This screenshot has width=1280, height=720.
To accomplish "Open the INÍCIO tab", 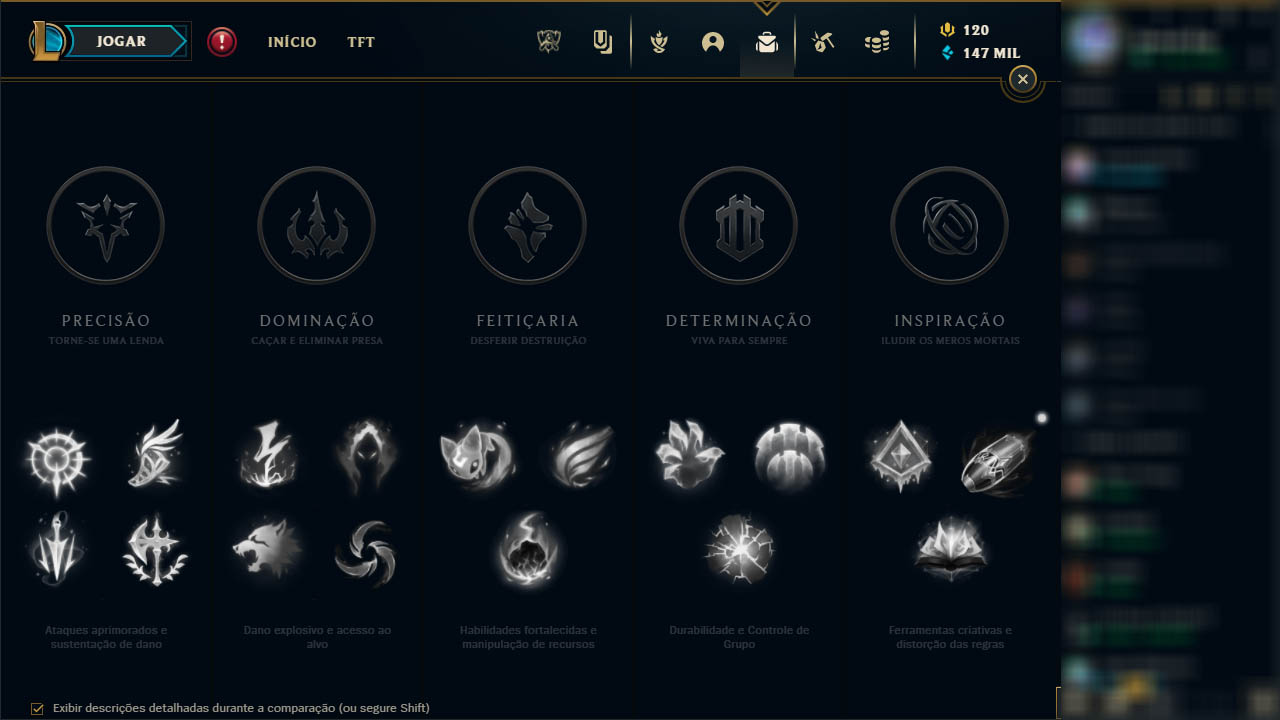I will pyautogui.click(x=291, y=42).
